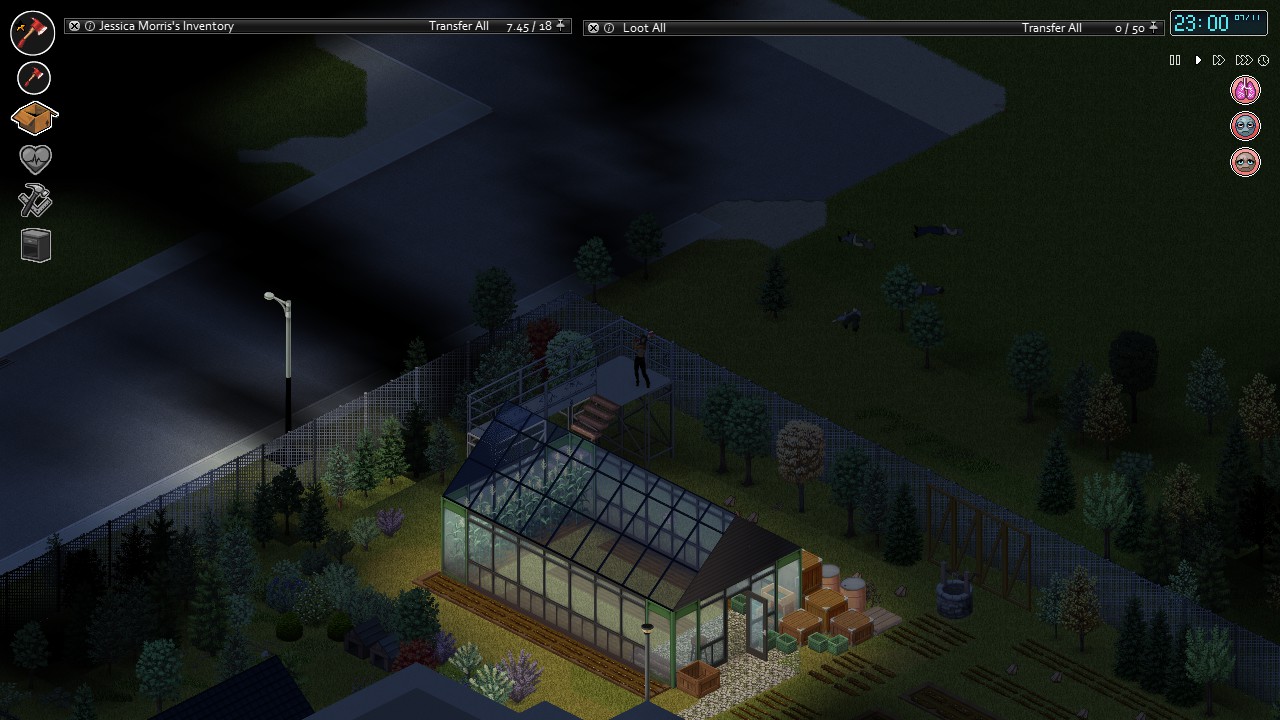This screenshot has width=1280, height=720.
Task: Pause the game speed
Action: [1175, 61]
